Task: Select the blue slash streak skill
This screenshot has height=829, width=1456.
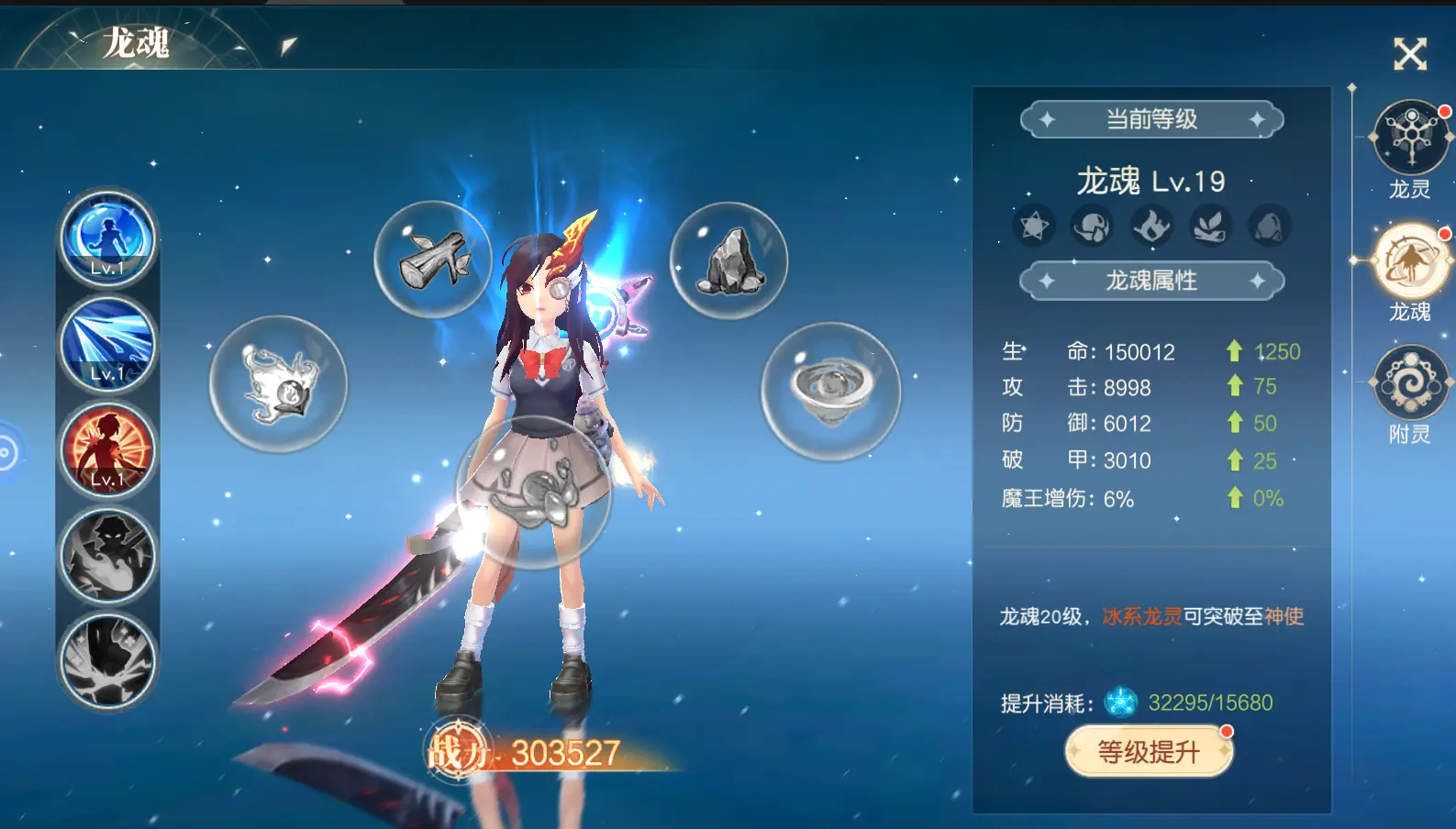Action: [x=107, y=344]
